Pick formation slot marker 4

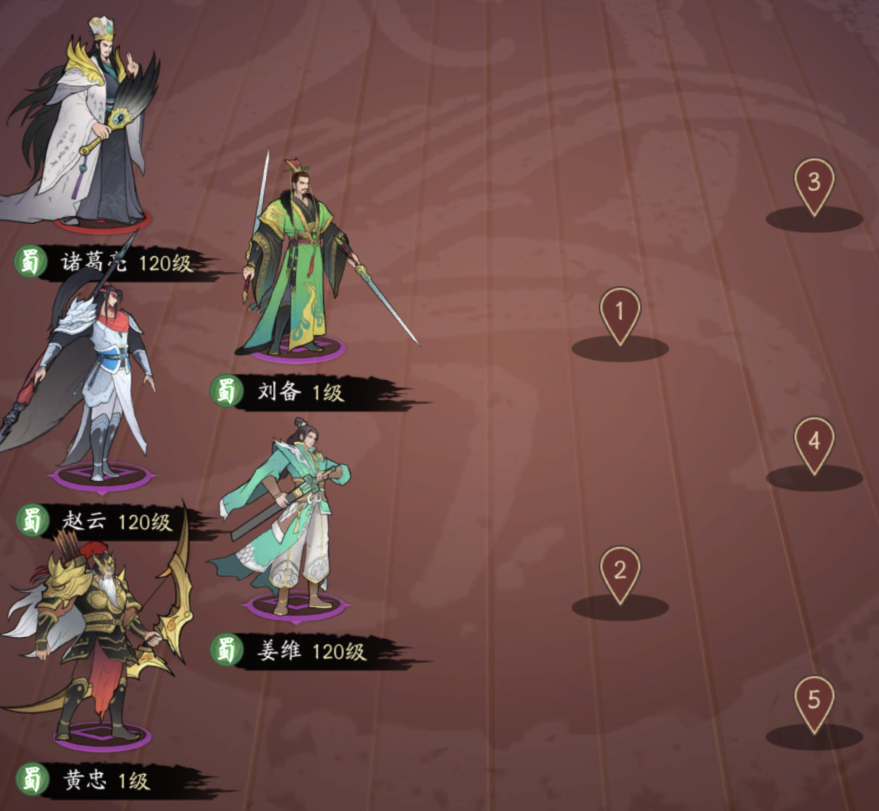tap(814, 446)
